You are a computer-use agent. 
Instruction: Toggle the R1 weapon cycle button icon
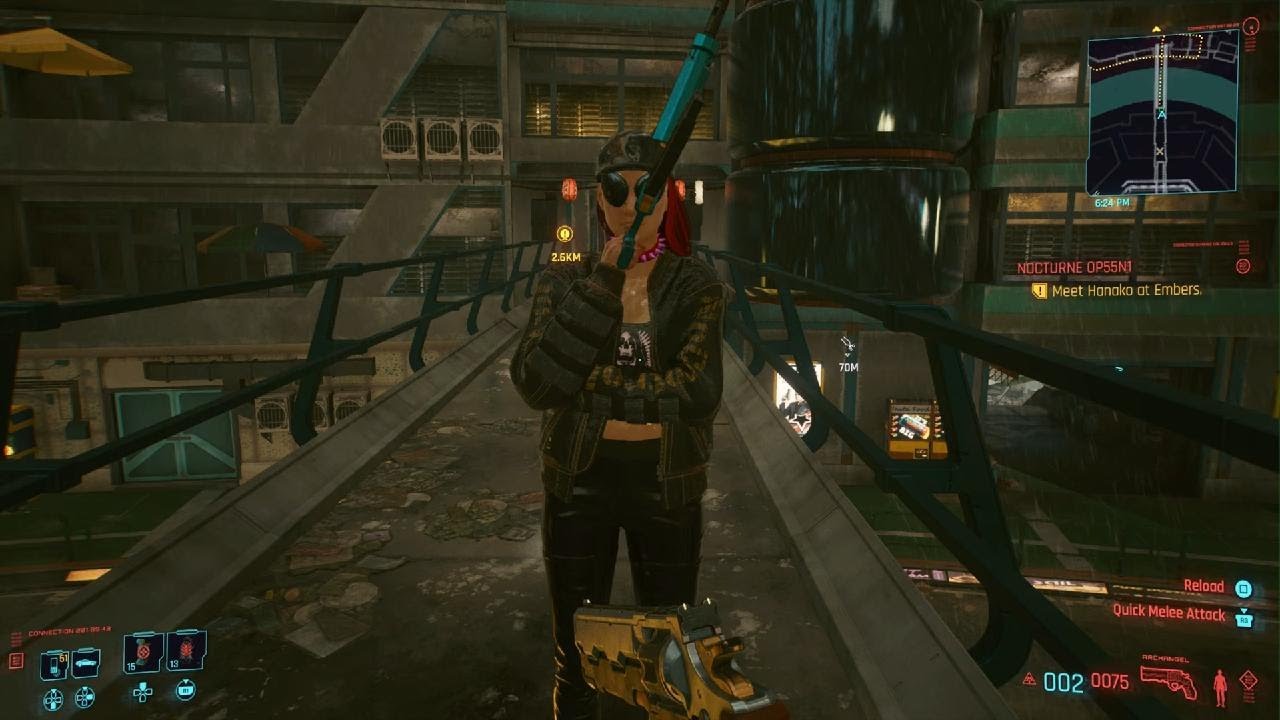click(x=186, y=691)
